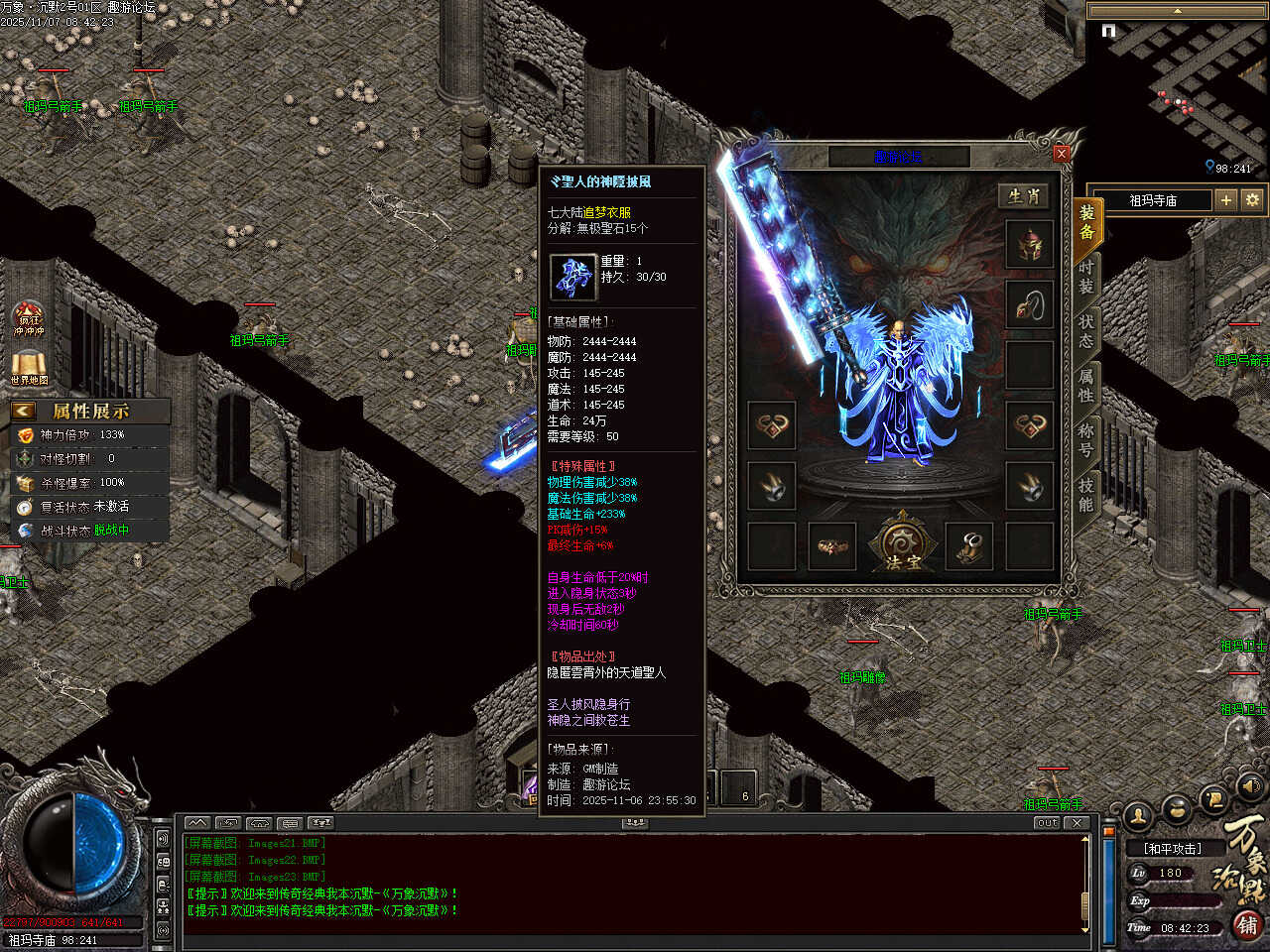Image resolution: width=1270 pixels, height=952 pixels.
Task: Open the 世界地图 world map
Action: point(29,366)
